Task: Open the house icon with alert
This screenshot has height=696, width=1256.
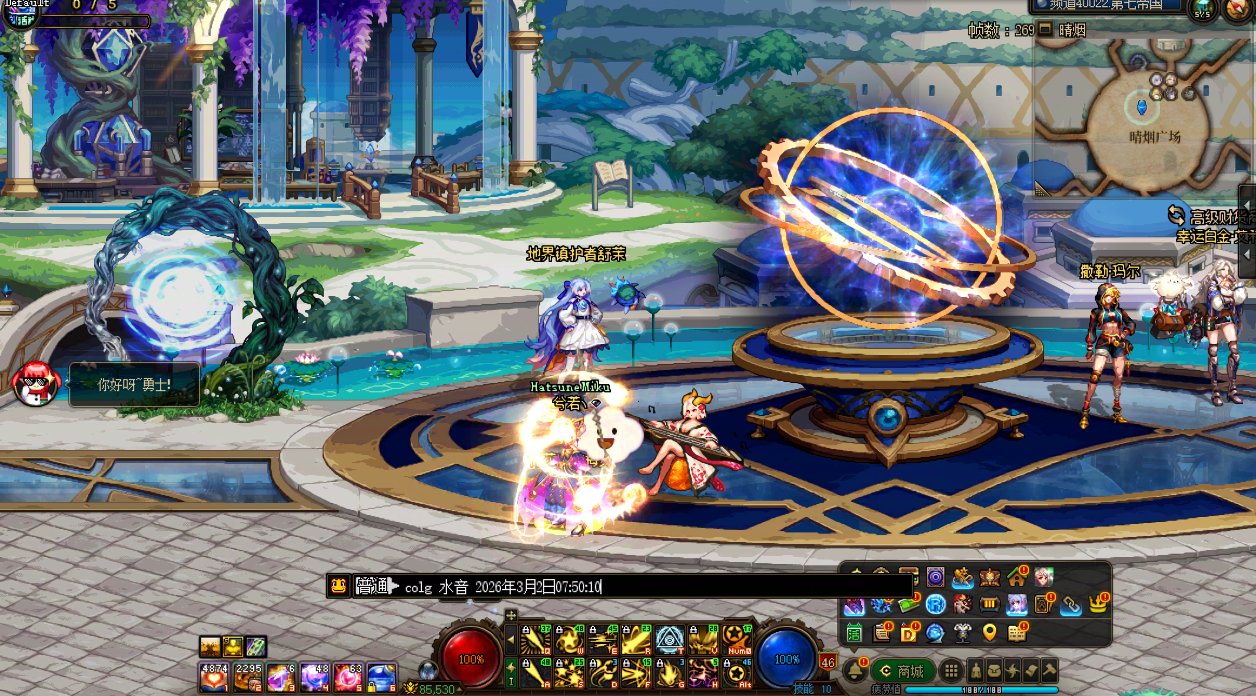Action: [x=1017, y=577]
